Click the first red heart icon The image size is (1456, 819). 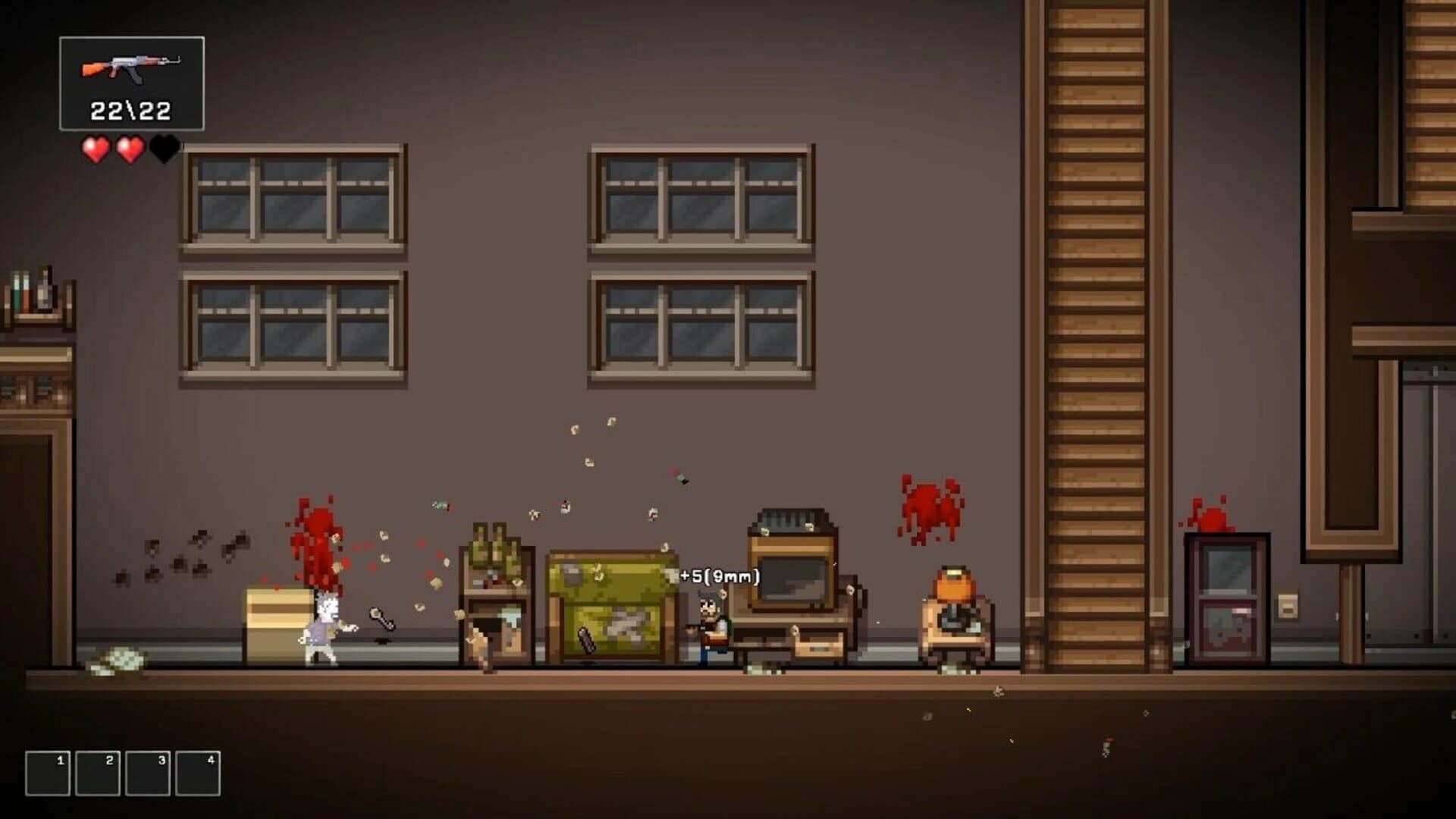click(95, 149)
